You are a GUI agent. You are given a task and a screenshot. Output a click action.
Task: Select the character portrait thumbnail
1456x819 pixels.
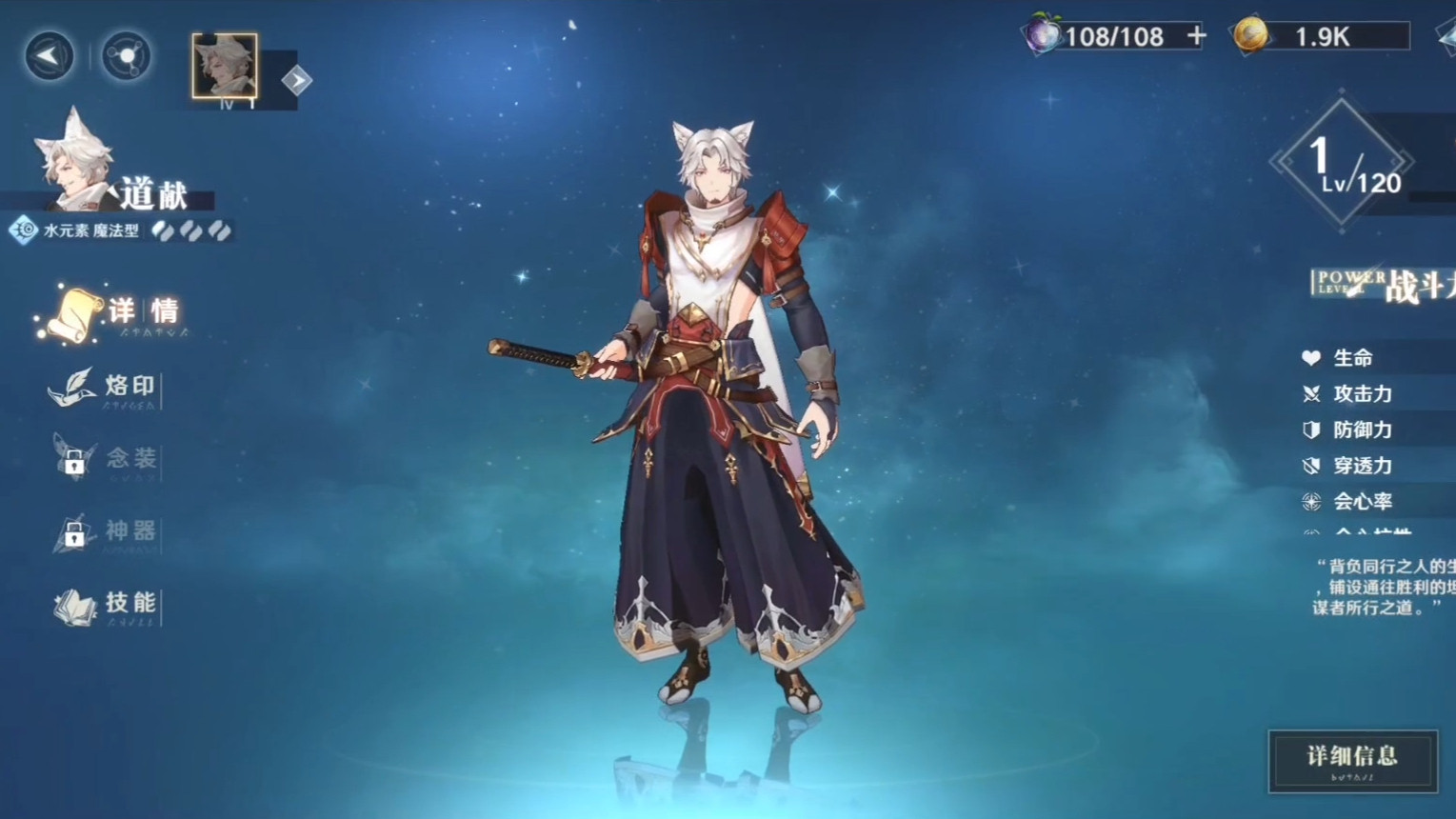click(x=225, y=67)
